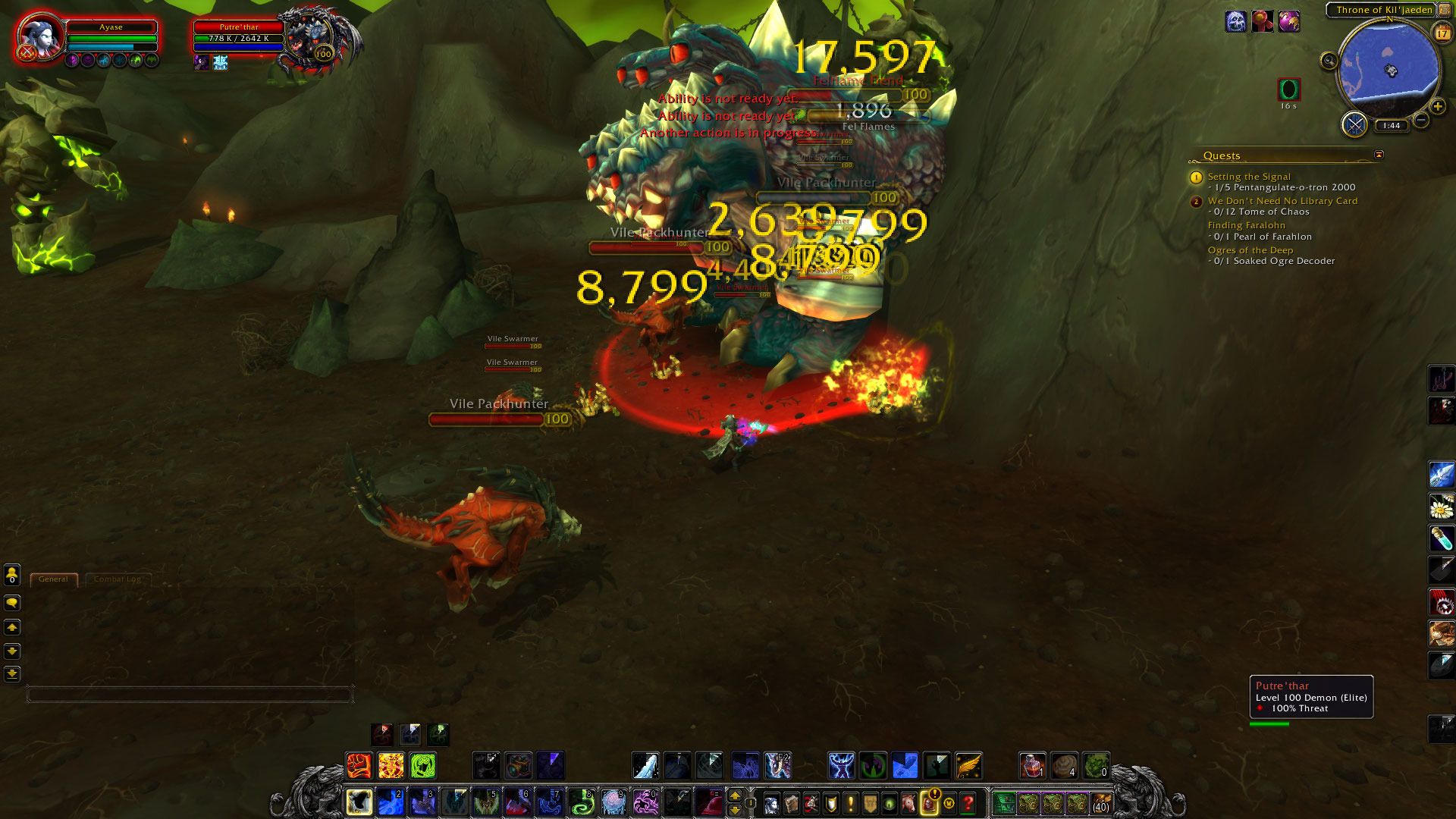Use the golden feather ability icon
Image resolution: width=1456 pixels, height=819 pixels.
968,766
